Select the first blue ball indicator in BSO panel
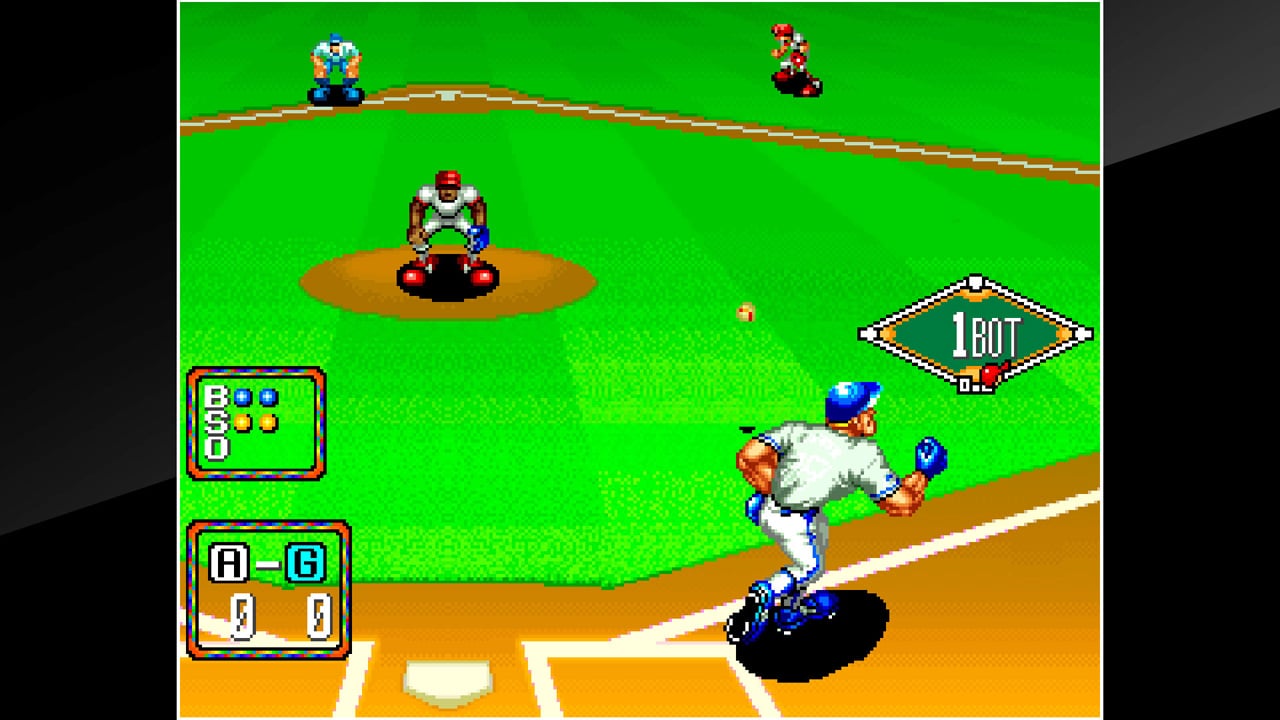This screenshot has height=720, width=1280. coord(241,396)
